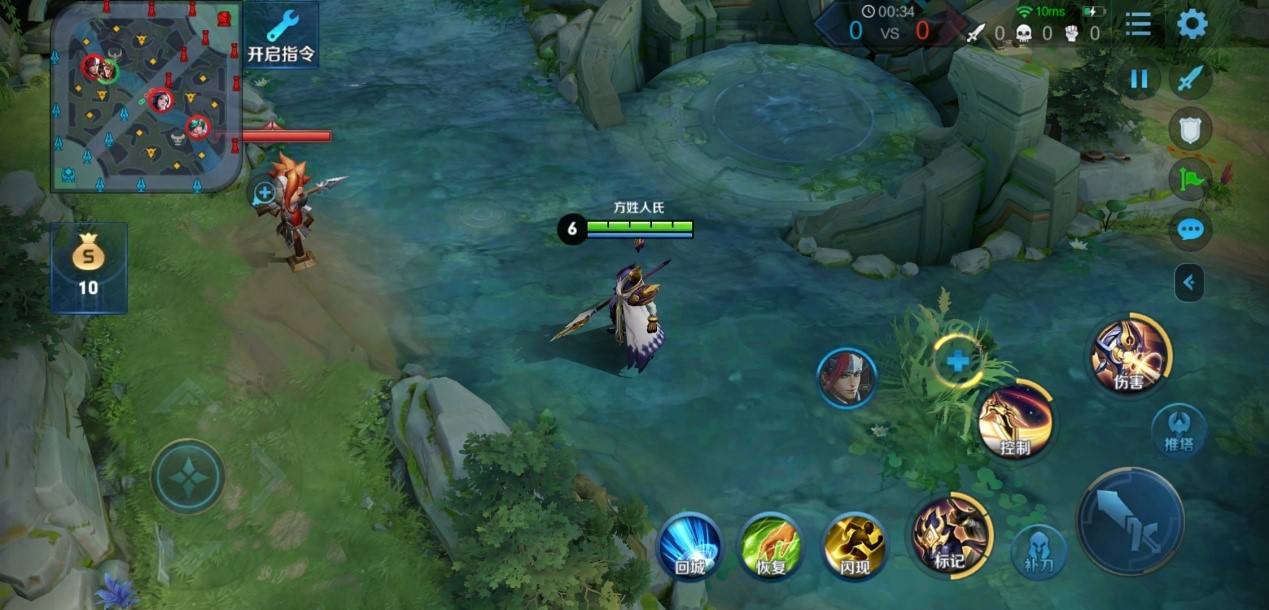Image resolution: width=1269 pixels, height=610 pixels.
Task: Open the gold coin shop with 10 gold
Action: pyautogui.click(x=88, y=267)
